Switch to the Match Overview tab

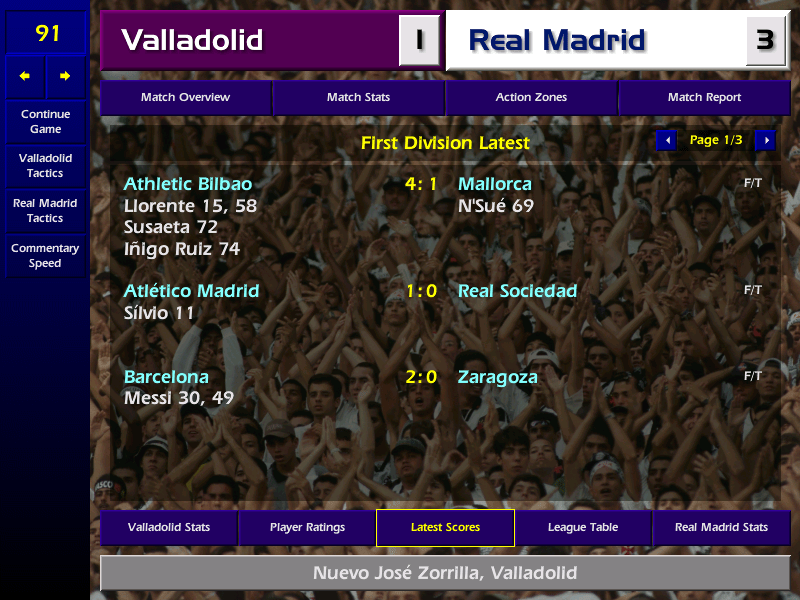click(x=185, y=98)
